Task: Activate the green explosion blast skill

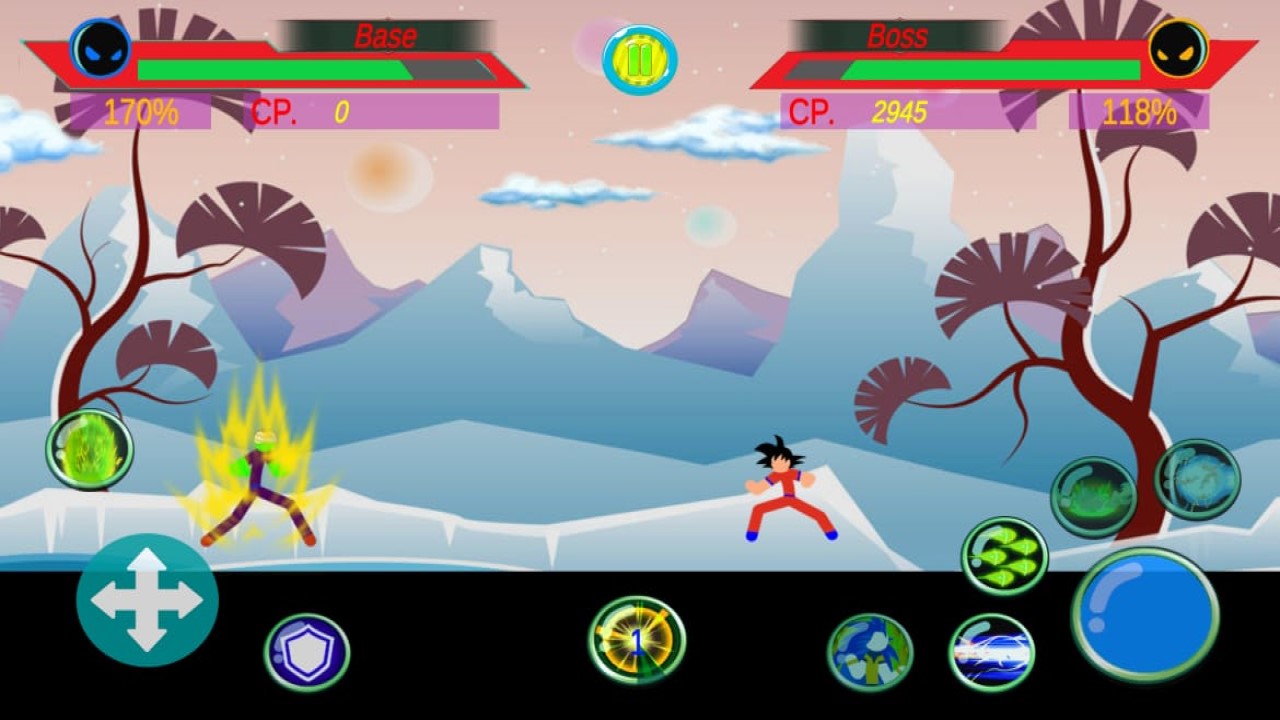Action: point(1098,490)
